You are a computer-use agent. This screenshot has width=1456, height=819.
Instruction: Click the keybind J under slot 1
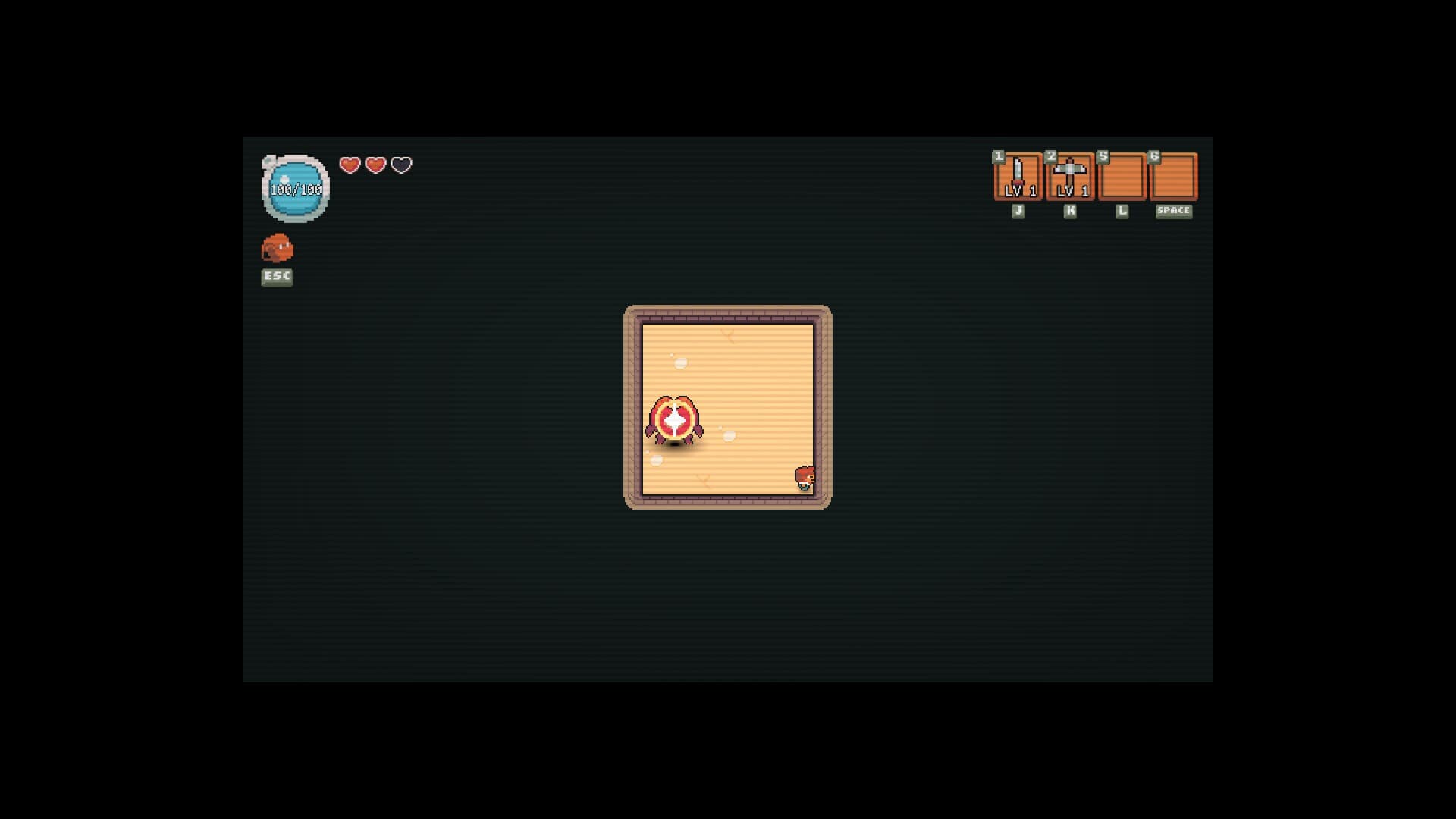(x=1018, y=210)
